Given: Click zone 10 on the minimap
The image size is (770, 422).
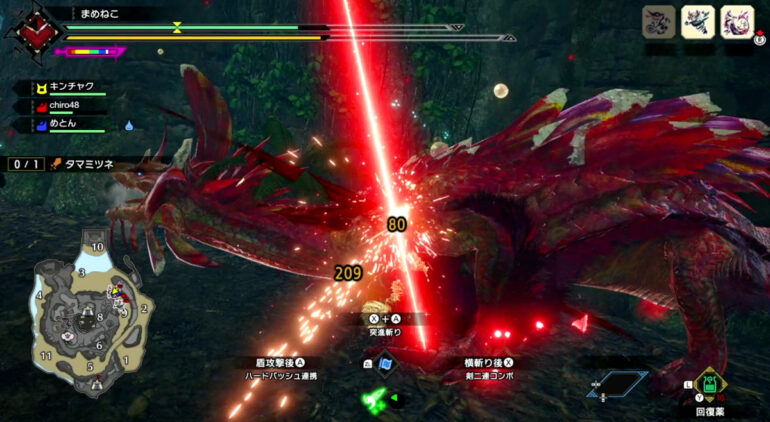Looking at the screenshot, I should [97, 246].
